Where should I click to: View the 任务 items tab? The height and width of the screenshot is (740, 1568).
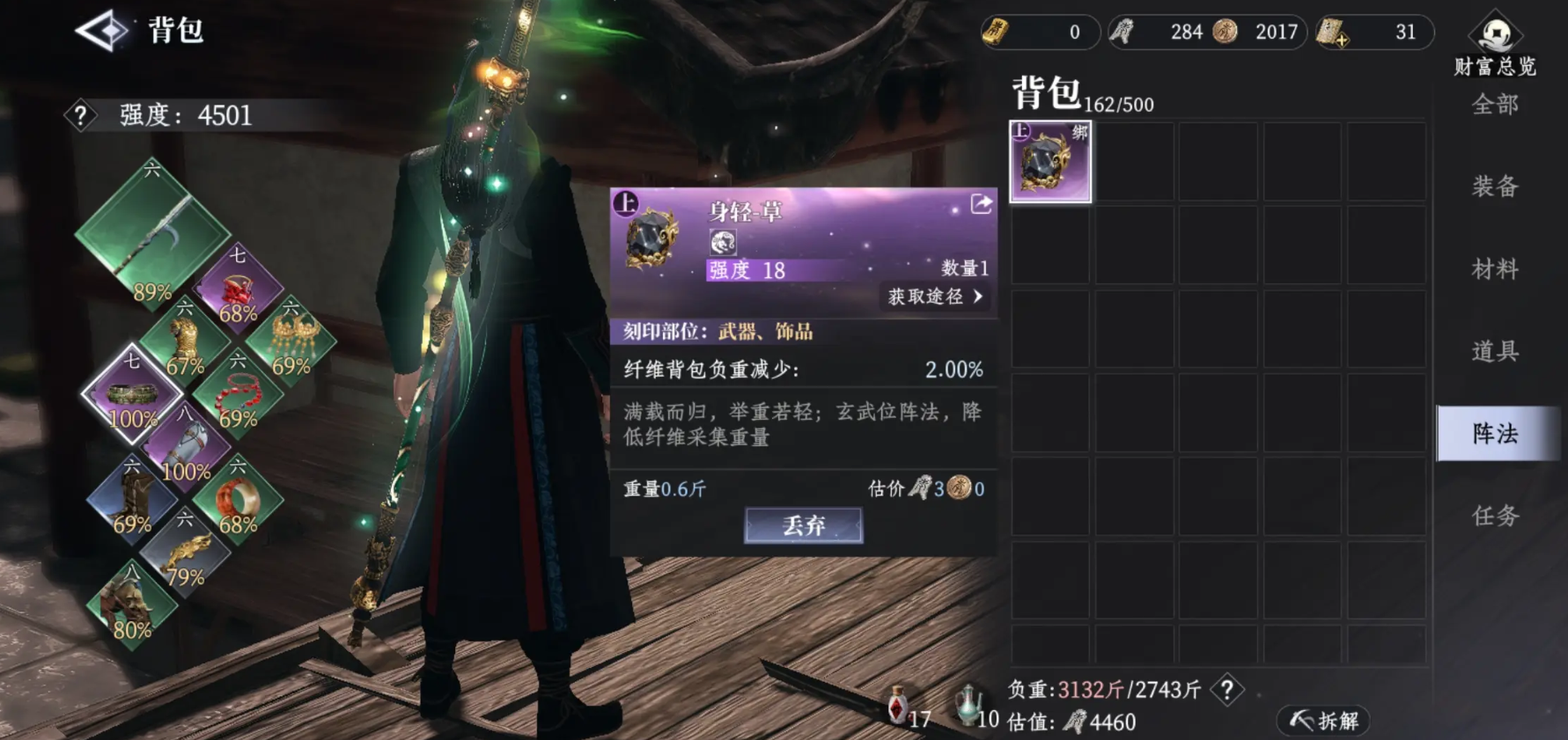pos(1494,516)
